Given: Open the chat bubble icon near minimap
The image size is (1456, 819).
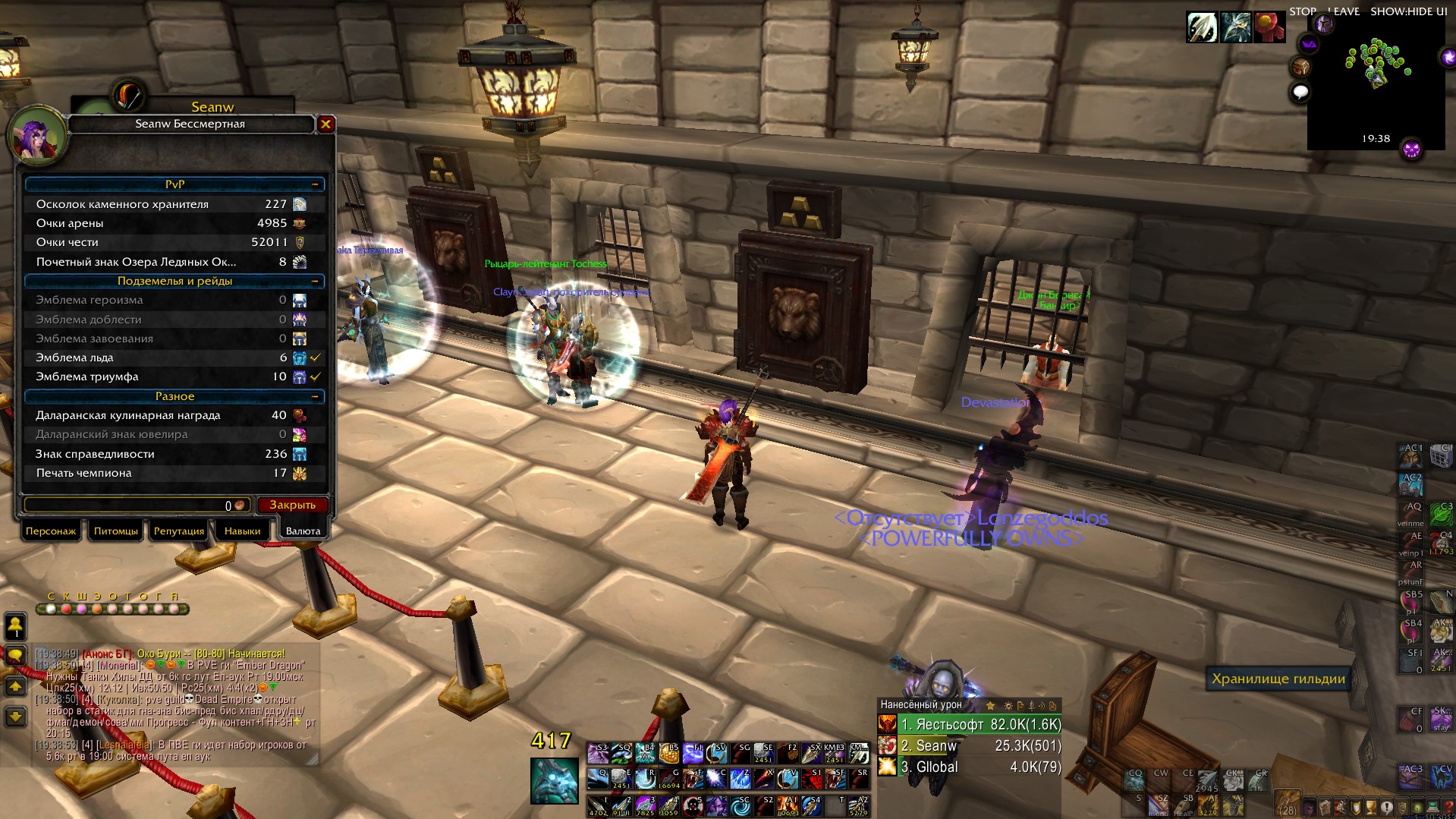Looking at the screenshot, I should click(x=1300, y=93).
